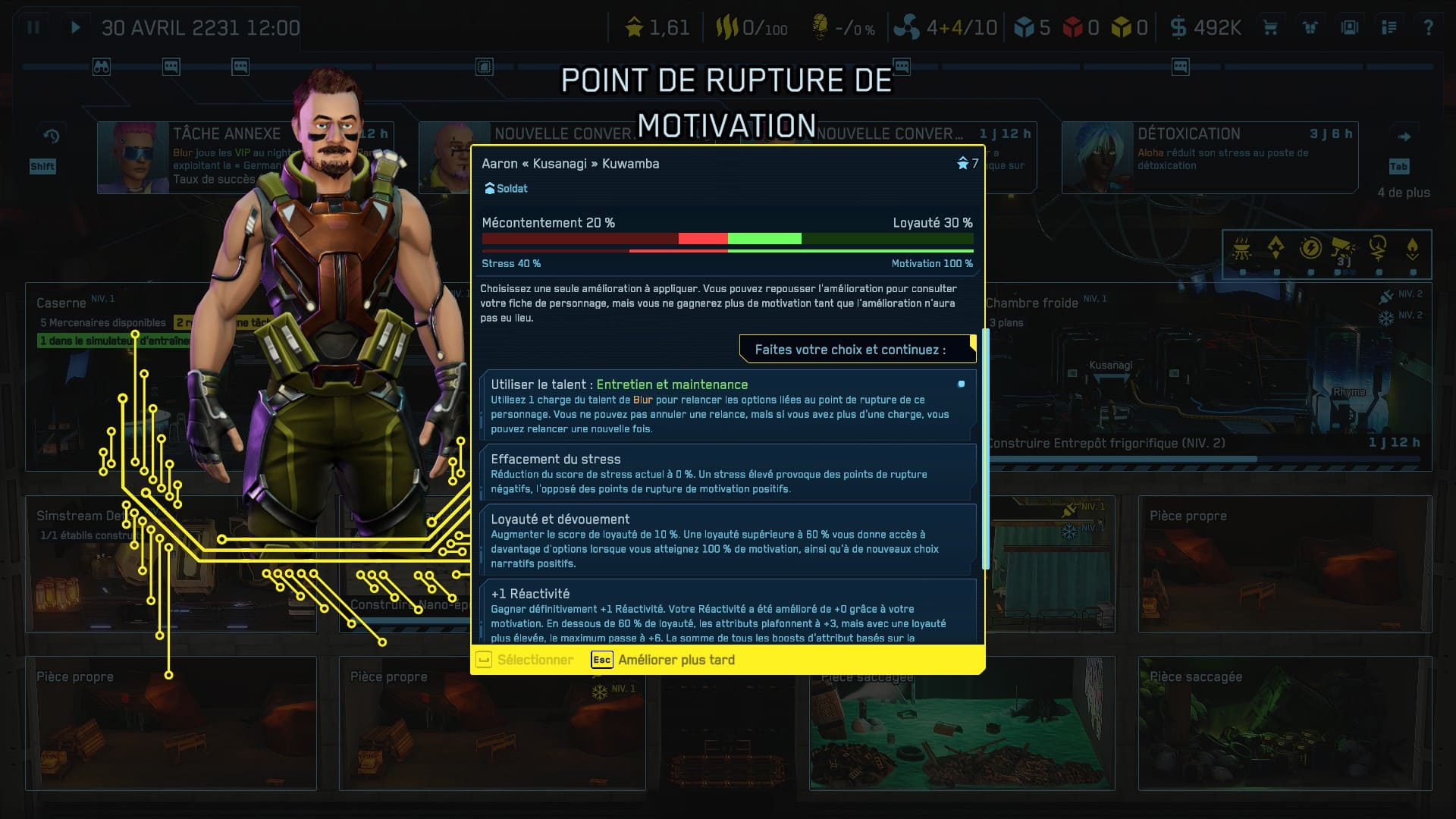Select the Effacement du stress upgrade
Screen dimensions: 1456x819
[x=727, y=473]
